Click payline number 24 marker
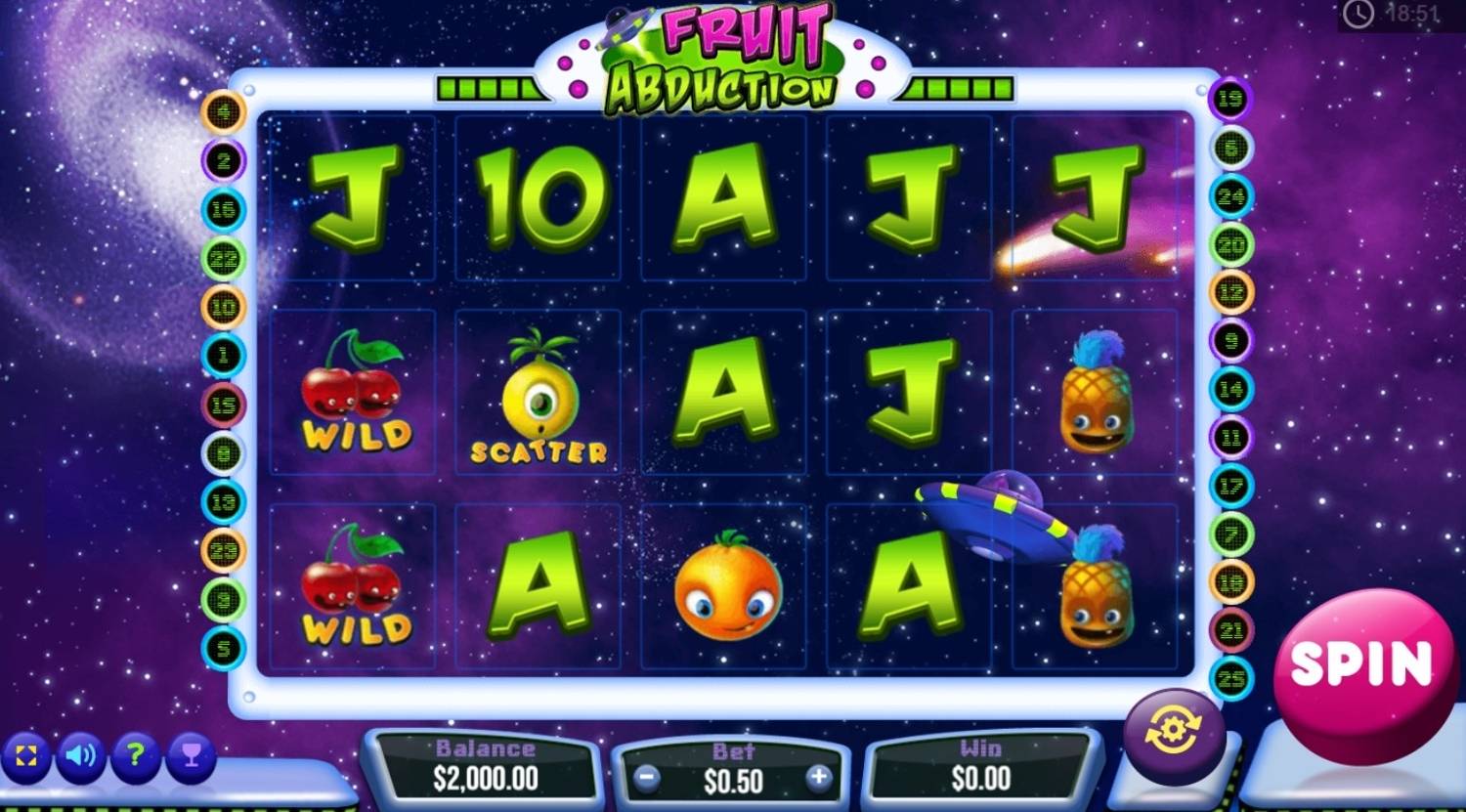Image resolution: width=1466 pixels, height=812 pixels. 1230,195
